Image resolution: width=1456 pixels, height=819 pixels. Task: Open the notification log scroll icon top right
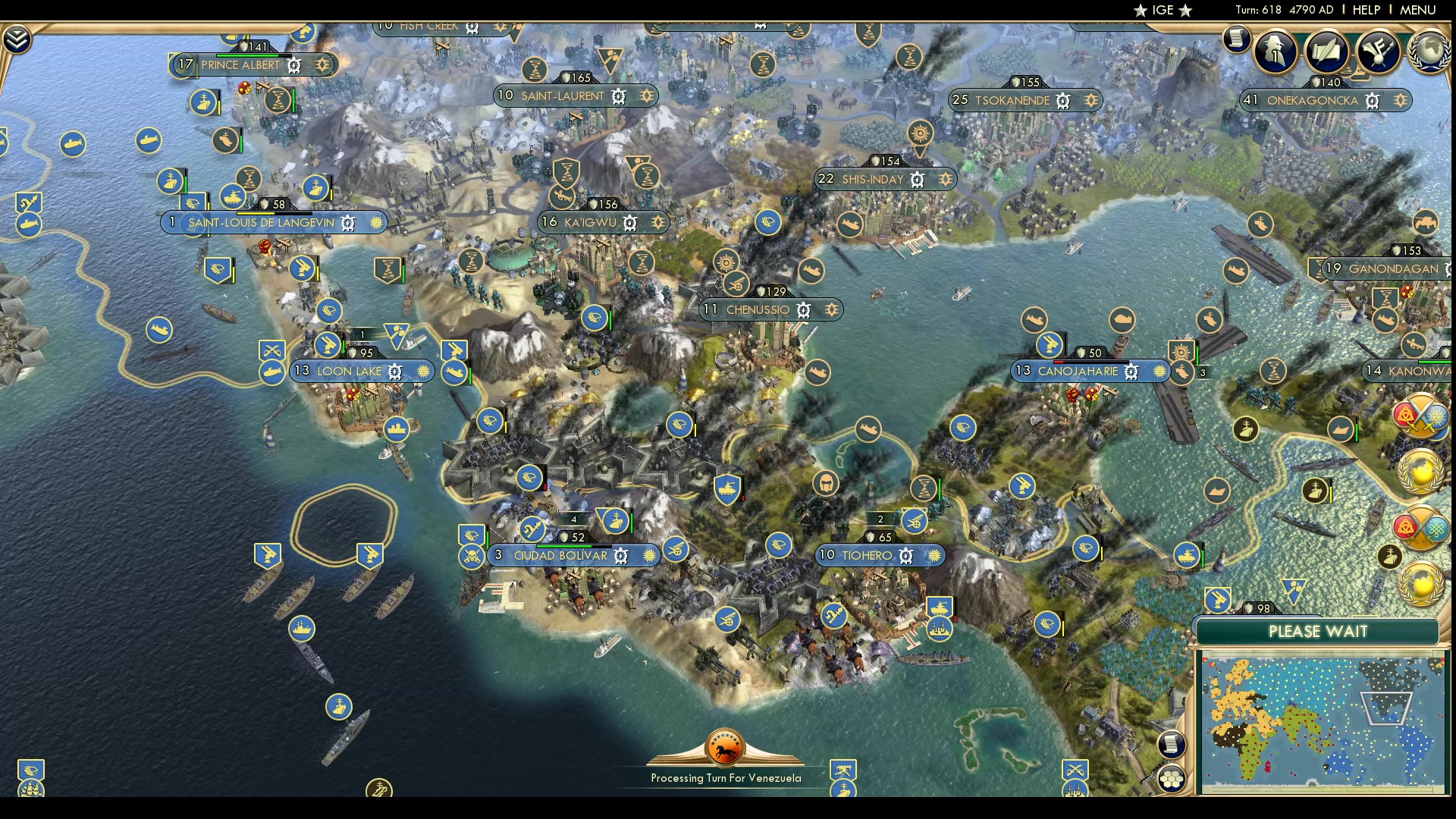click(1237, 39)
